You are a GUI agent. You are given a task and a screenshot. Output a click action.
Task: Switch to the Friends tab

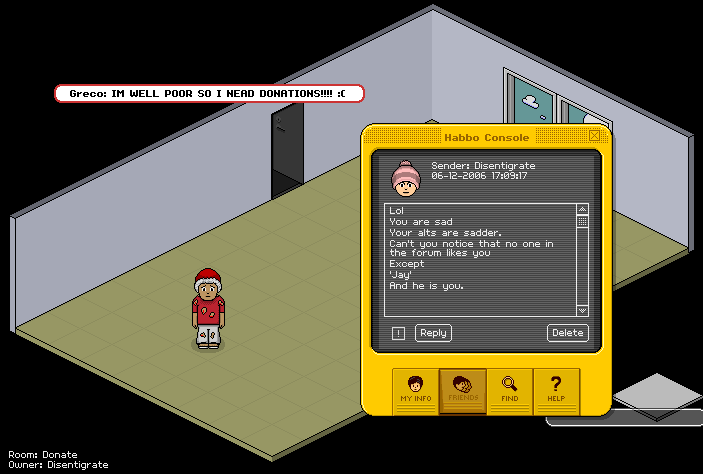463,388
